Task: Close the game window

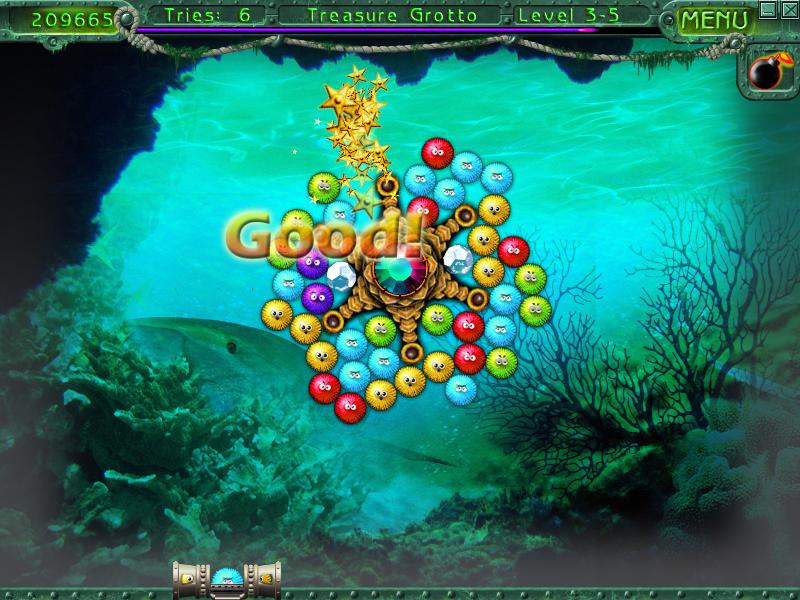Action: click(787, 10)
